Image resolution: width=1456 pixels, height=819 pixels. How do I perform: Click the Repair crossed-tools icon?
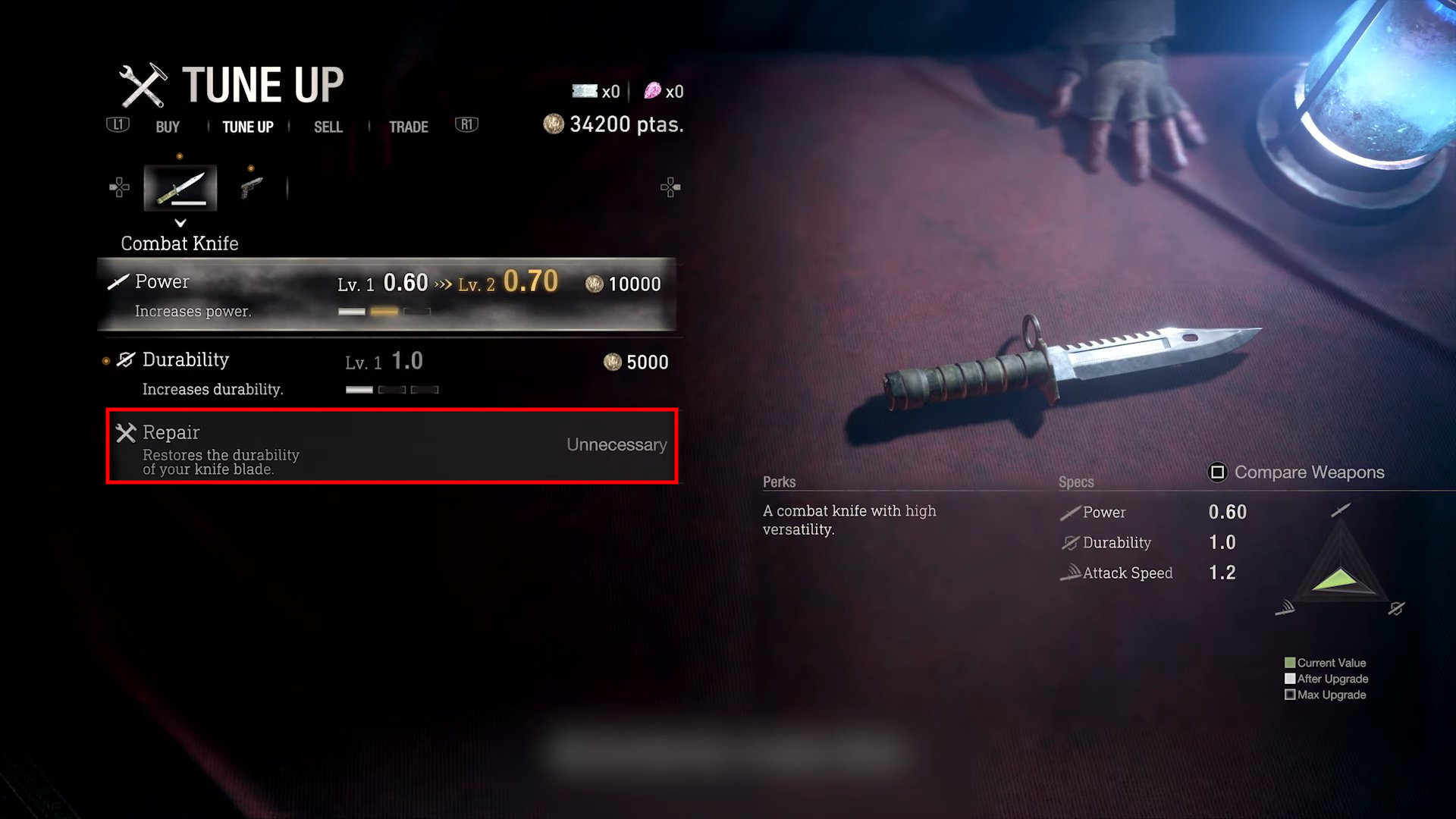[x=126, y=432]
